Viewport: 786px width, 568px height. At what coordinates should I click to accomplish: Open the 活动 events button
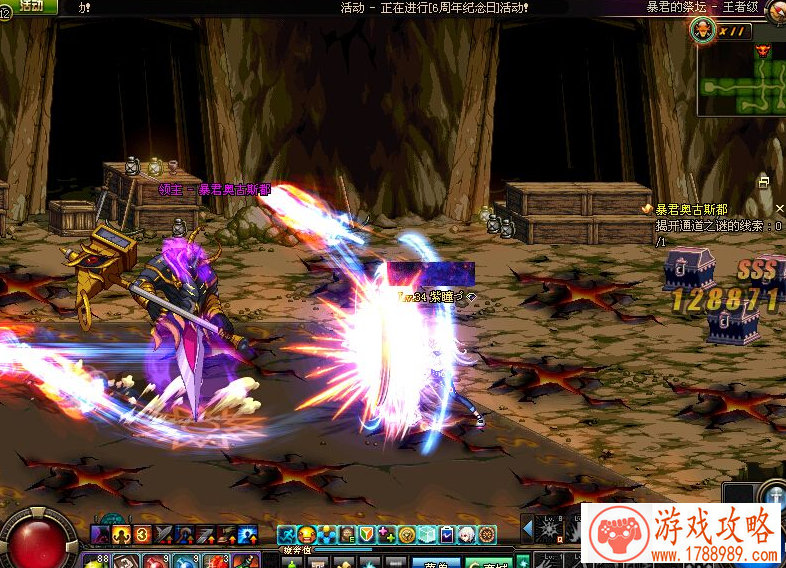pos(30,6)
